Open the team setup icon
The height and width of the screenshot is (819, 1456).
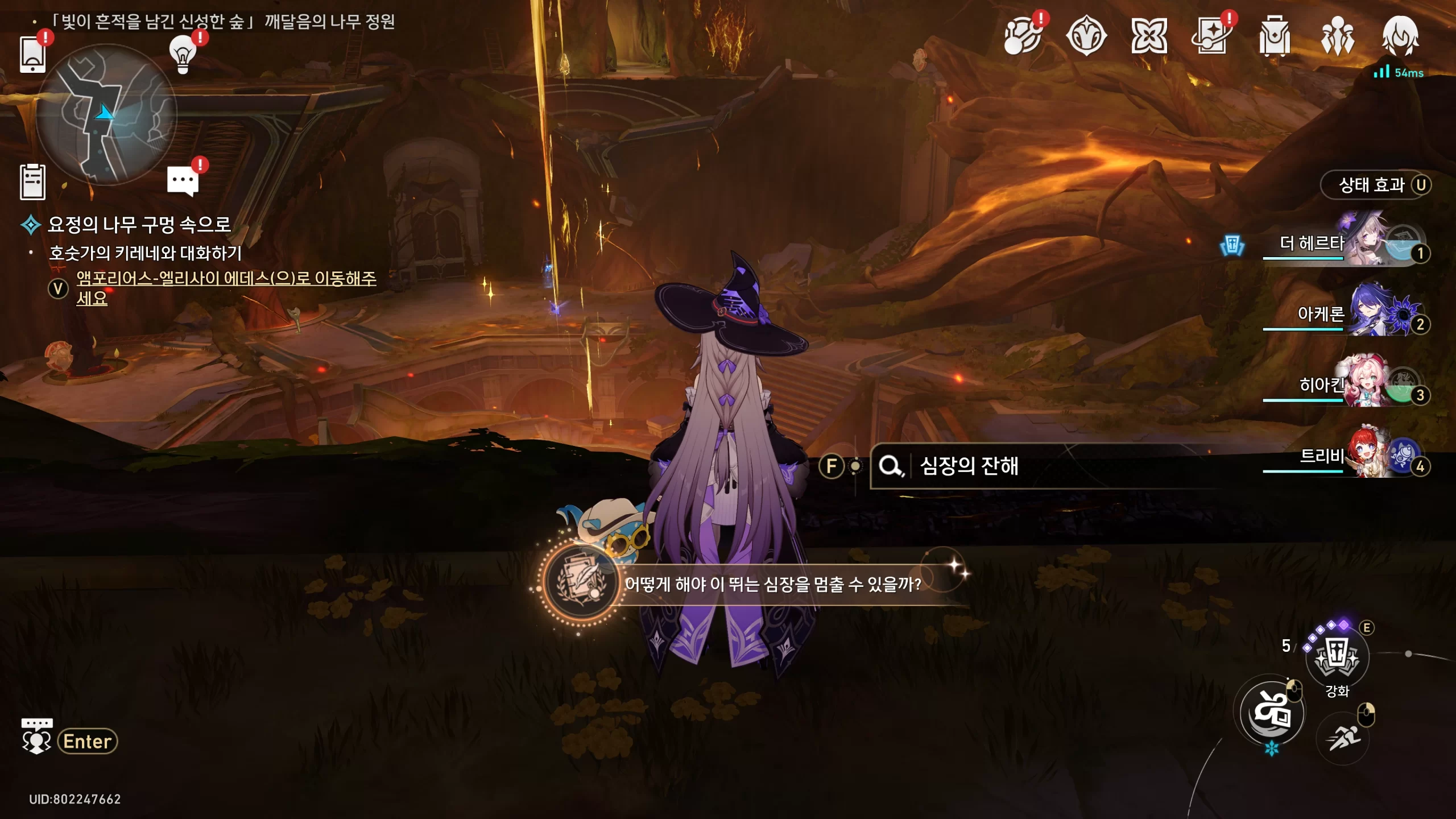[1337, 37]
